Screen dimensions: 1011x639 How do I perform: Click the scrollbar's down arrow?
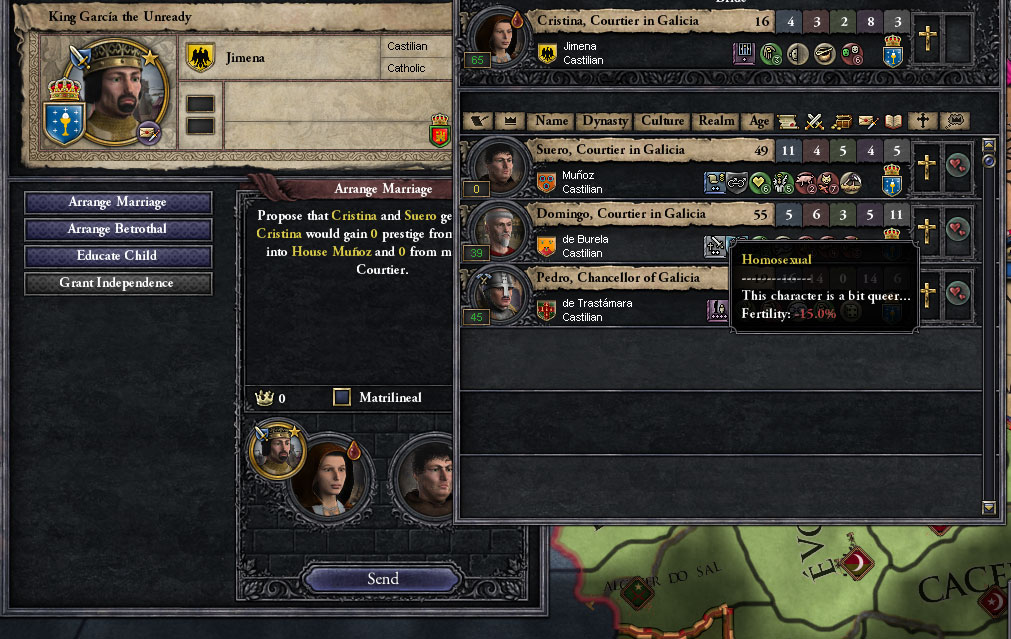pos(989,508)
